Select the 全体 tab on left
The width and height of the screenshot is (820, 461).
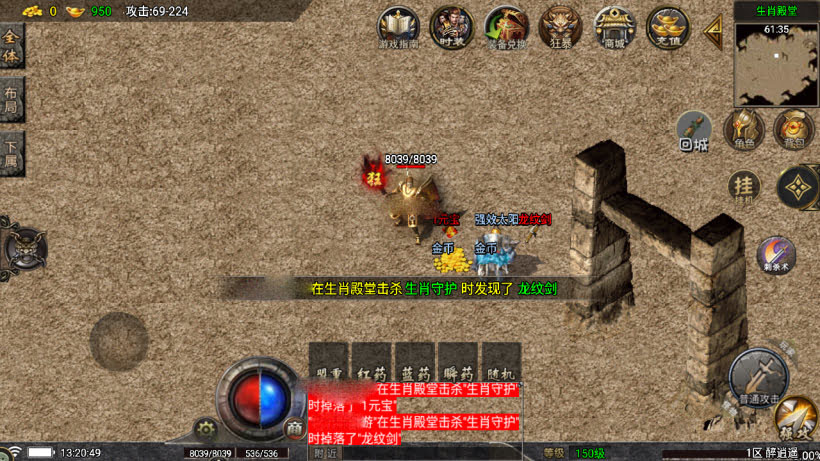click(x=11, y=47)
